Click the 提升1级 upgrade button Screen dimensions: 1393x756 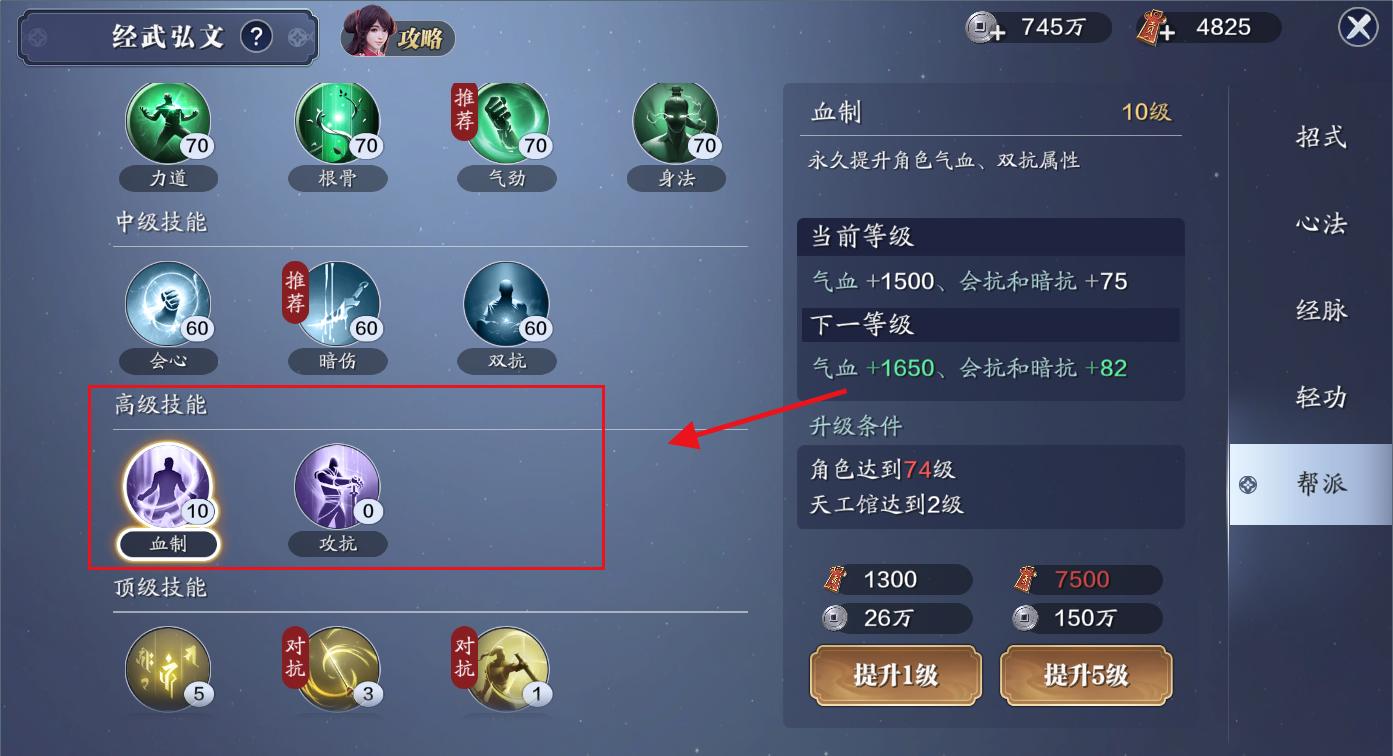[x=895, y=676]
